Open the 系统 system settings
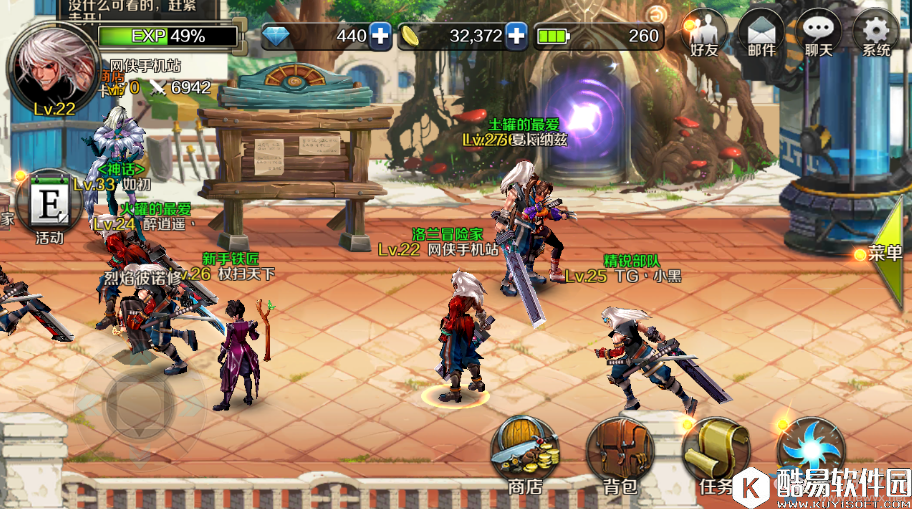This screenshot has width=912, height=509. pos(876,34)
